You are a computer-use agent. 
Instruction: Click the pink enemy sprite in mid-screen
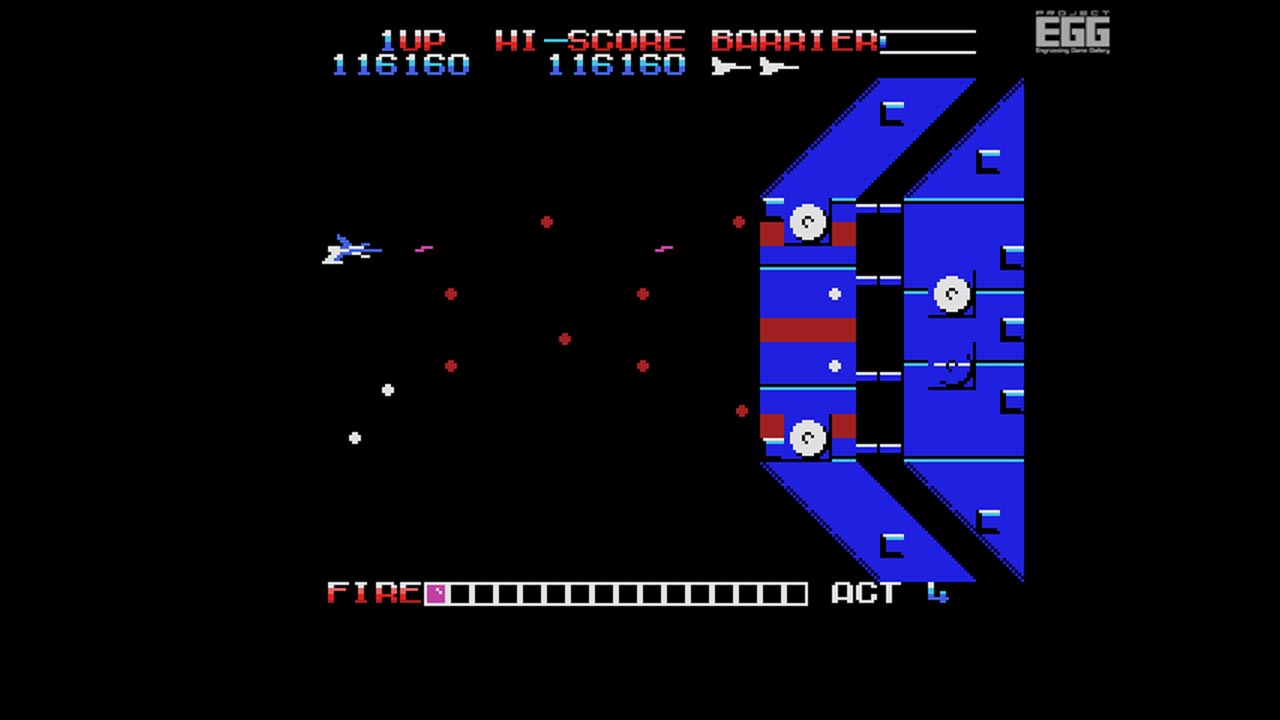664,247
